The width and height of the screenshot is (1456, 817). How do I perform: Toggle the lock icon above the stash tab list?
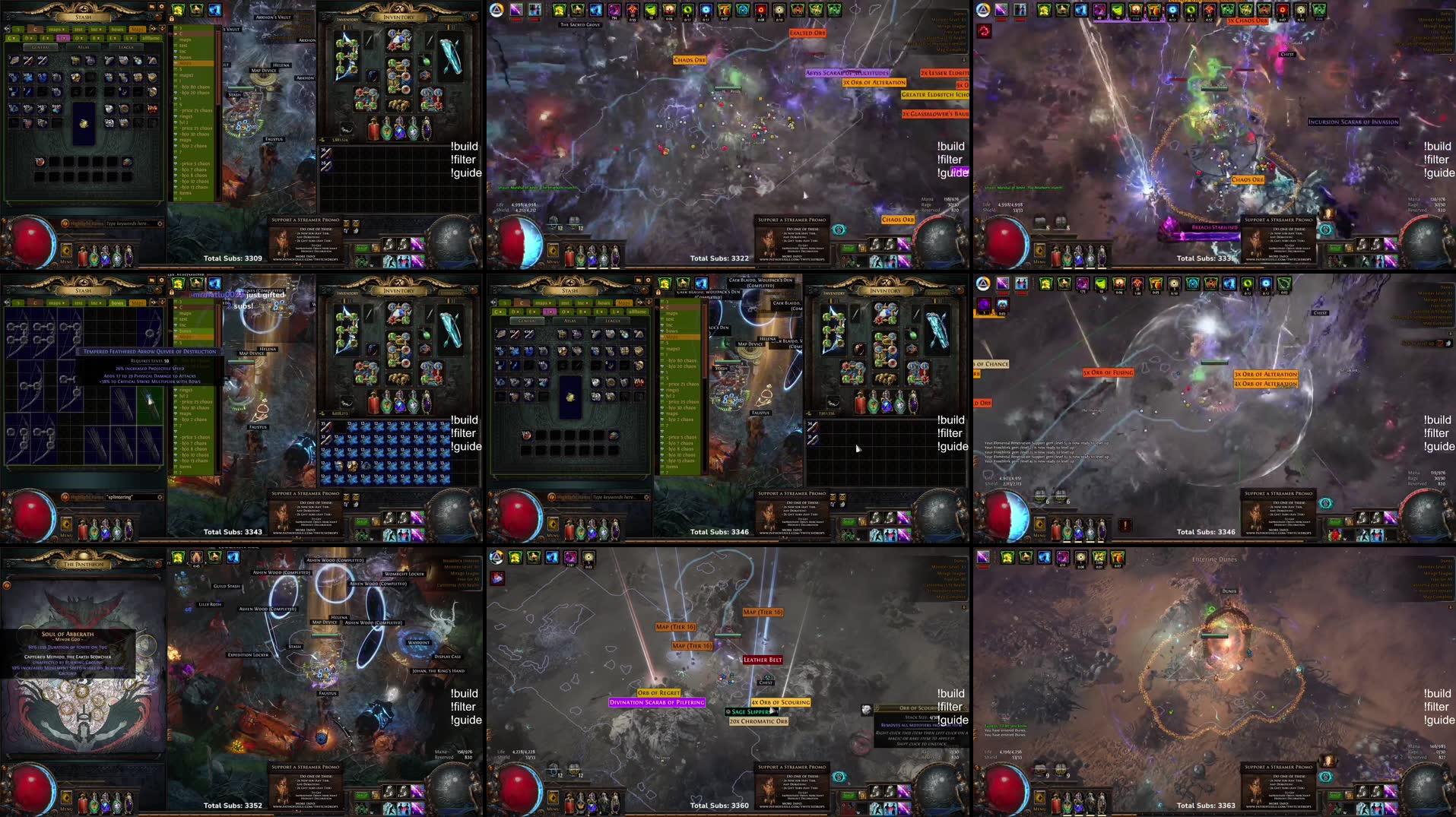[x=172, y=20]
